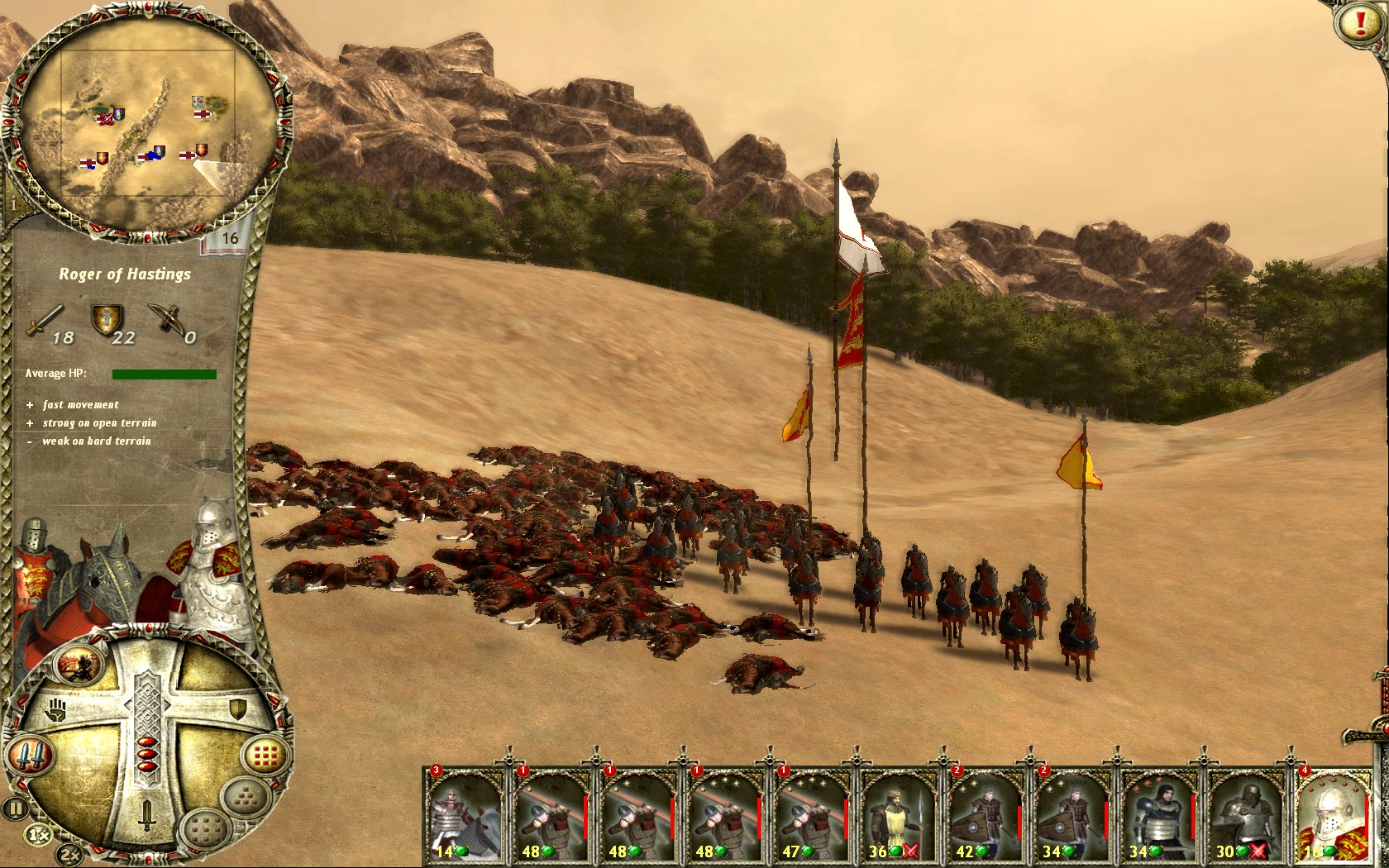Click the twin swords attack button
Image resolution: width=1389 pixels, height=868 pixels.
[30, 755]
